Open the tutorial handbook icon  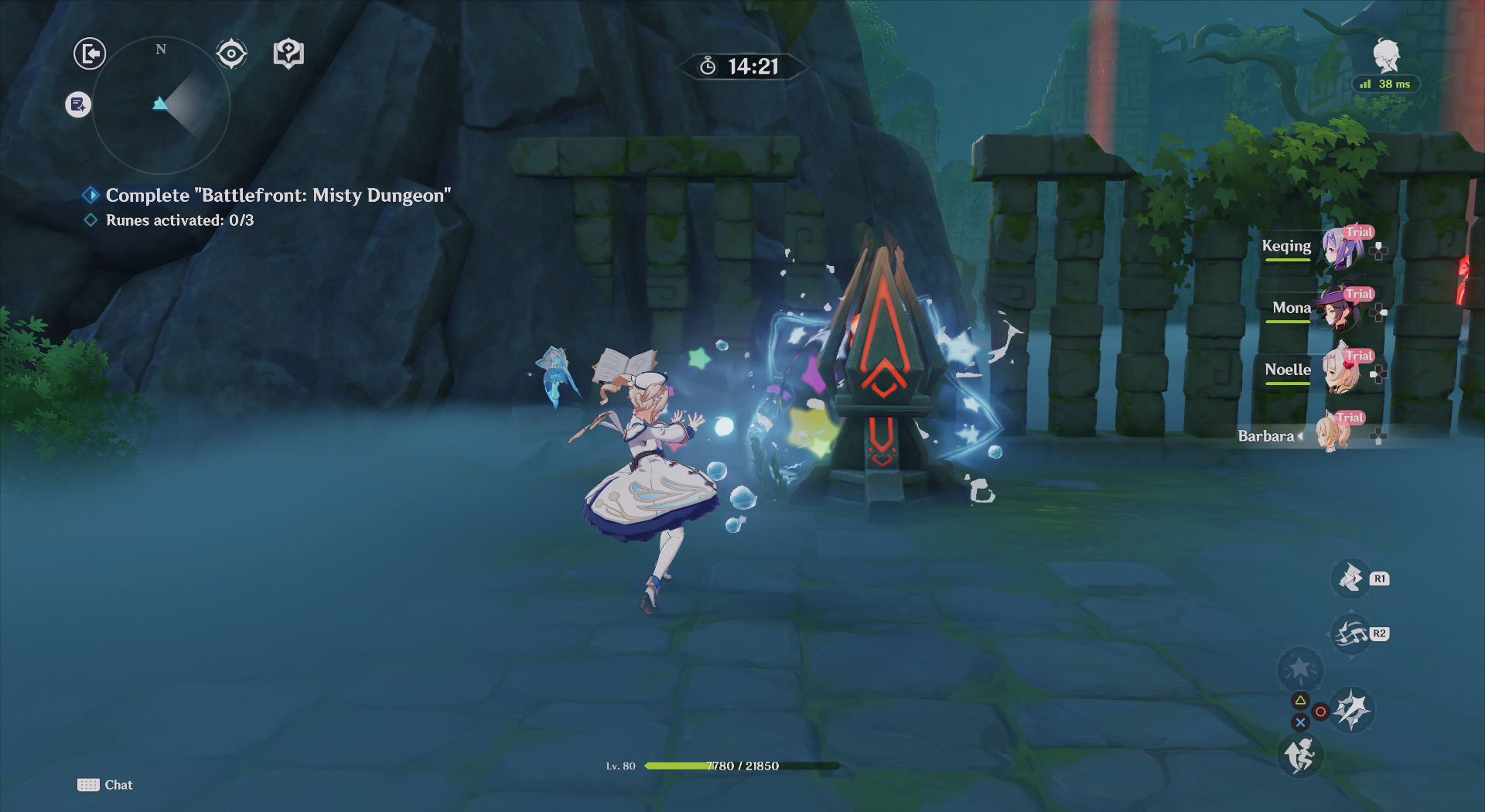[288, 53]
